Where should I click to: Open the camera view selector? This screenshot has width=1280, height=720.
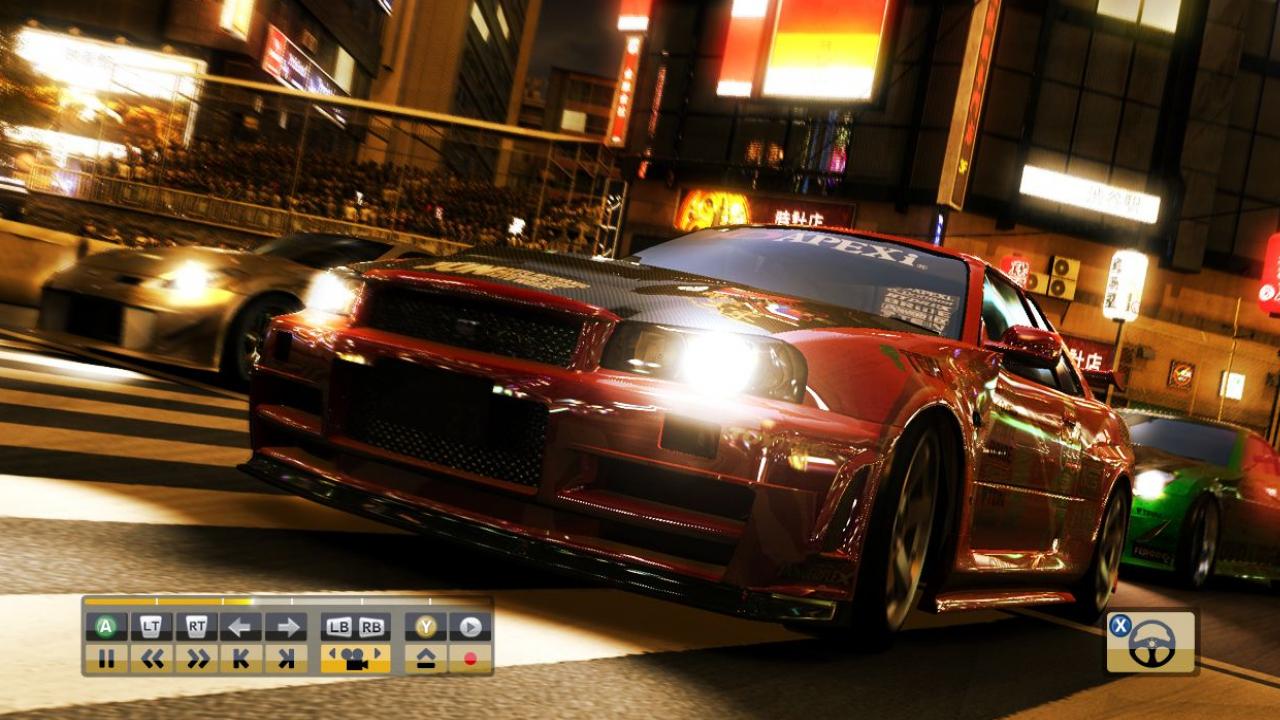356,656
